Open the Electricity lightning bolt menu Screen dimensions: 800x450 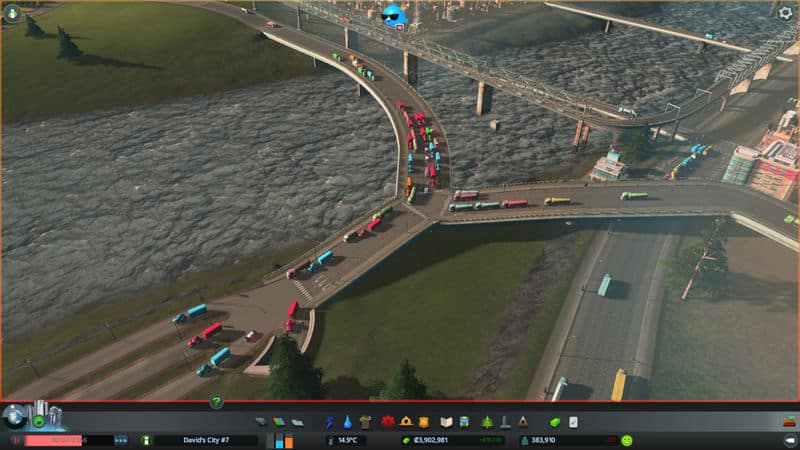click(330, 422)
